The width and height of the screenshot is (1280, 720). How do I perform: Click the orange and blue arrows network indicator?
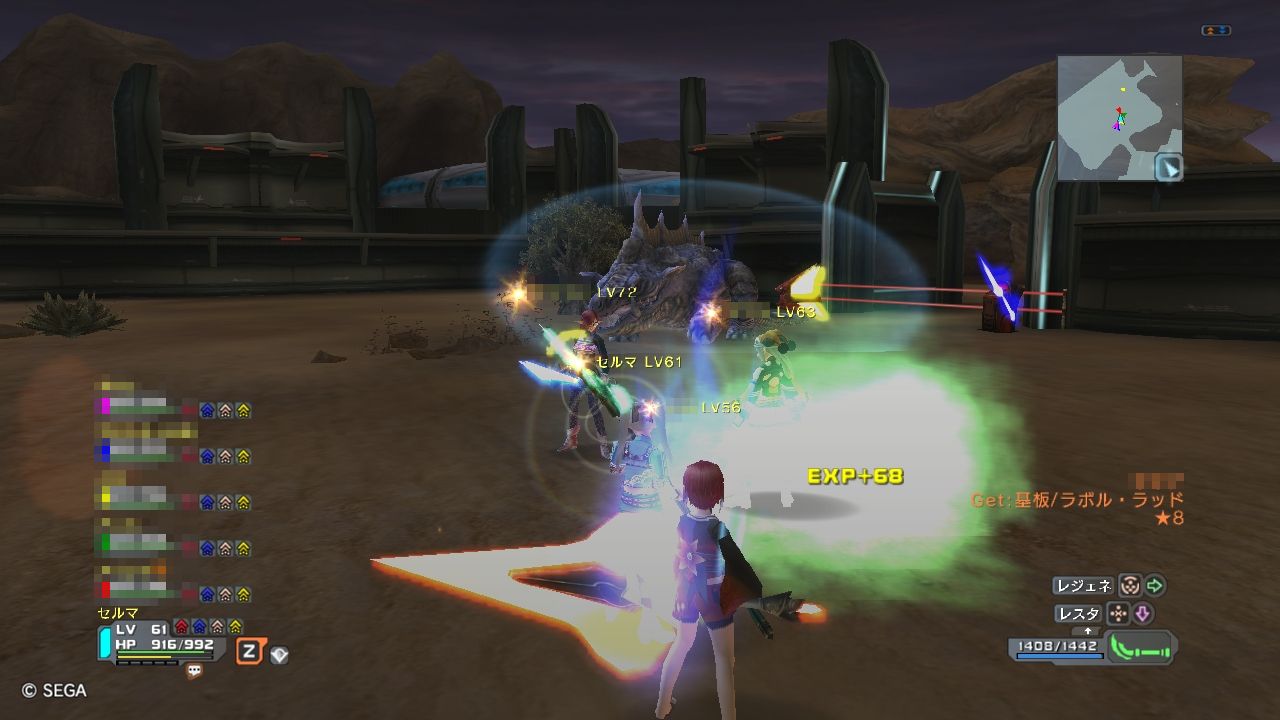pos(1216,31)
